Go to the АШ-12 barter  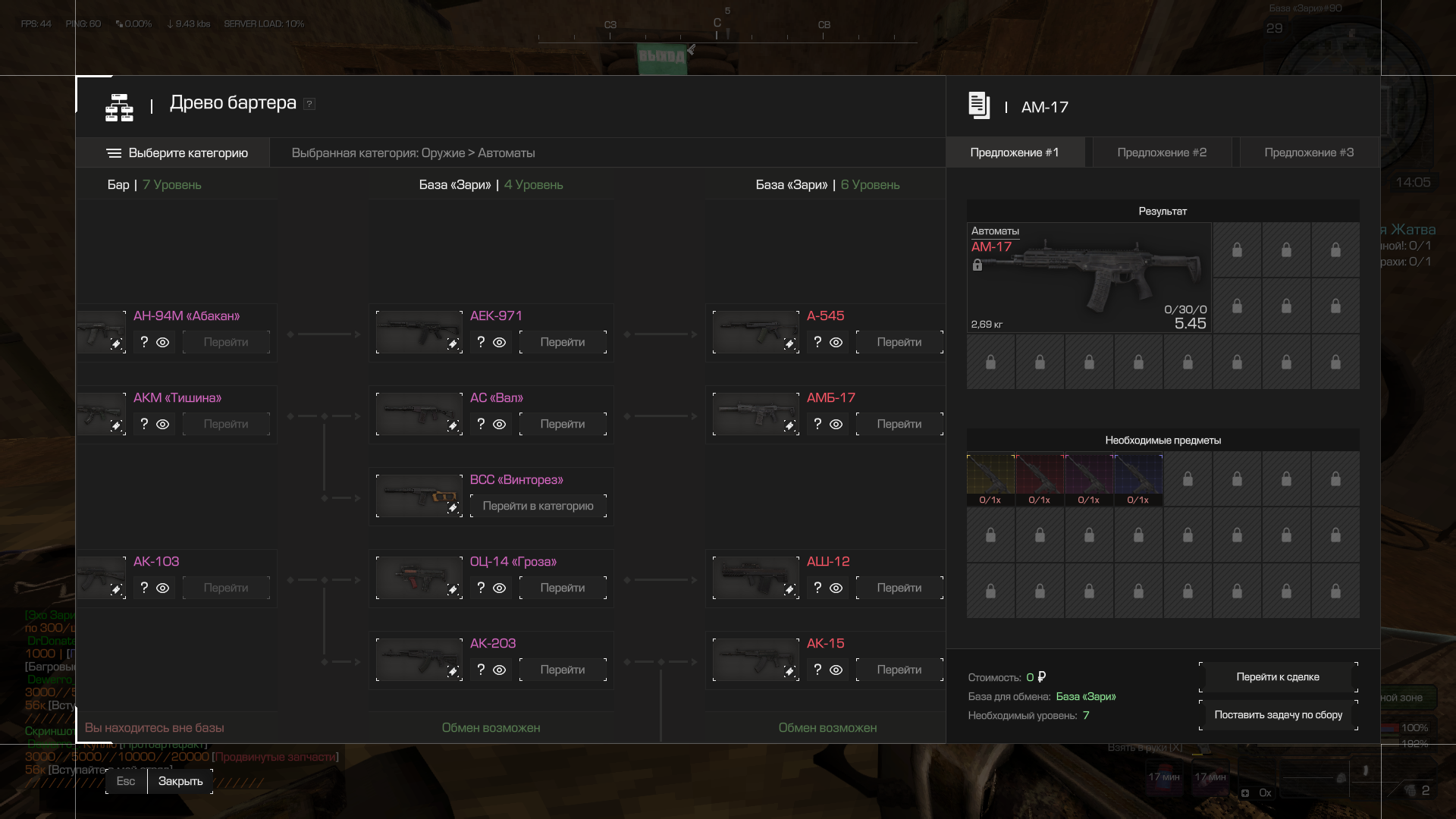click(899, 588)
